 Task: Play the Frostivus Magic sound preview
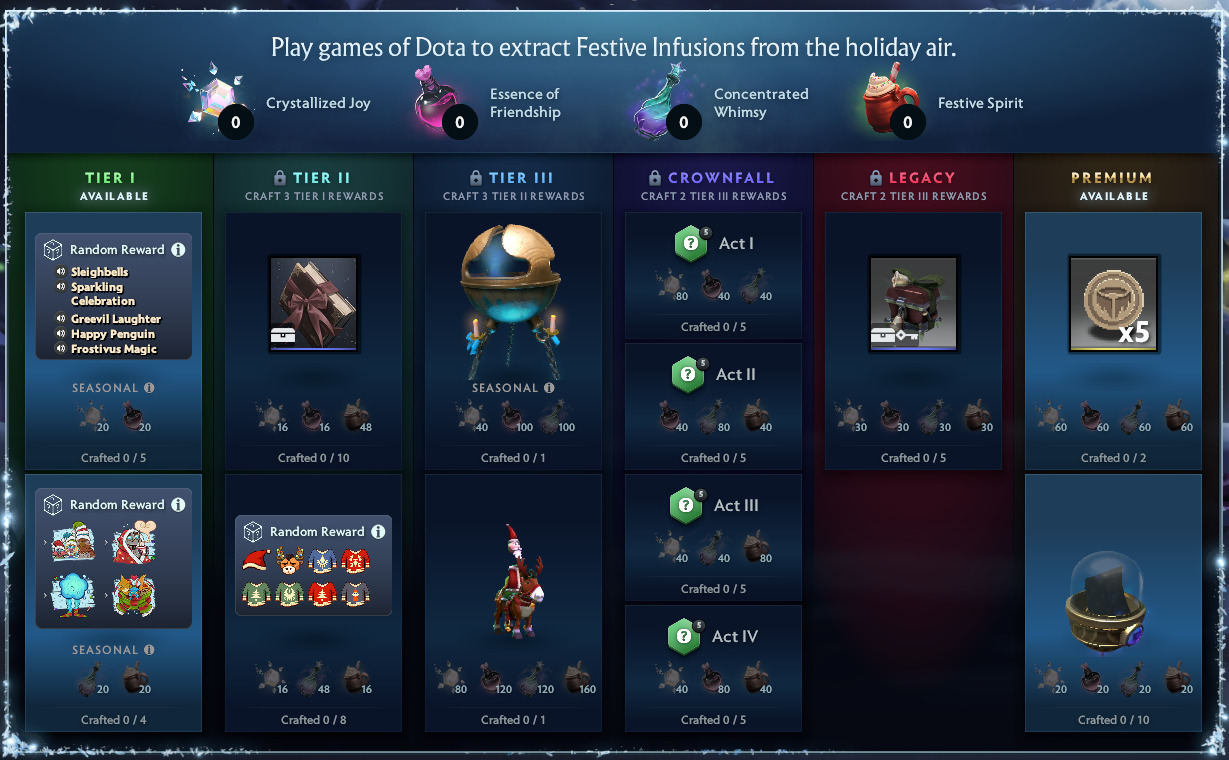point(61,350)
